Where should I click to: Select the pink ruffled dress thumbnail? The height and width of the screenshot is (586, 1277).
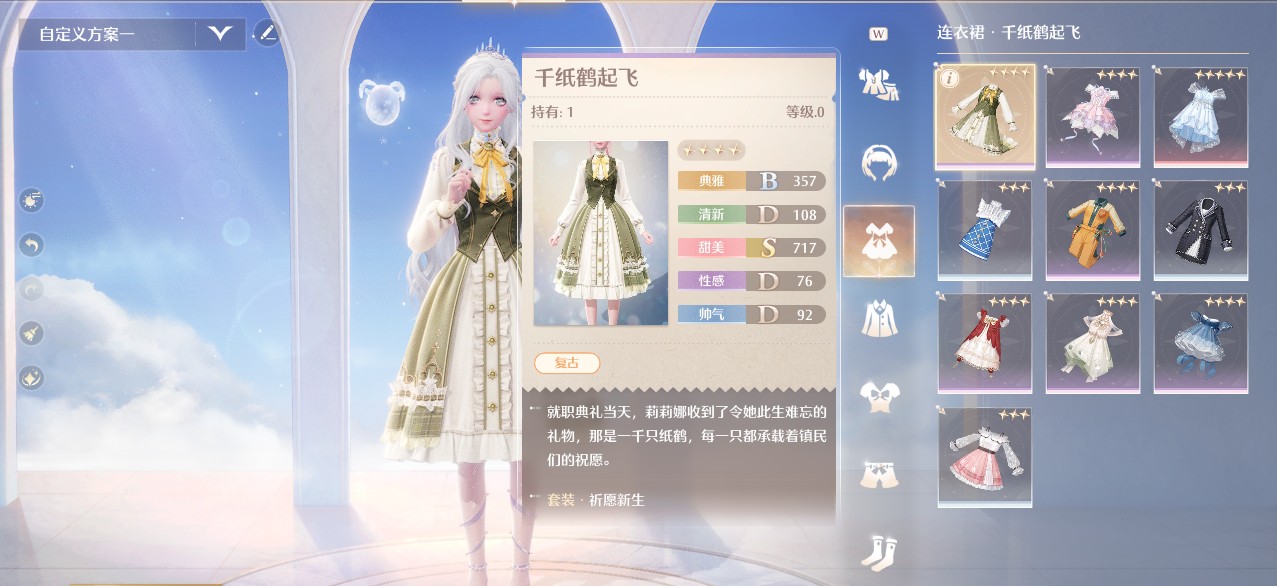click(1093, 115)
